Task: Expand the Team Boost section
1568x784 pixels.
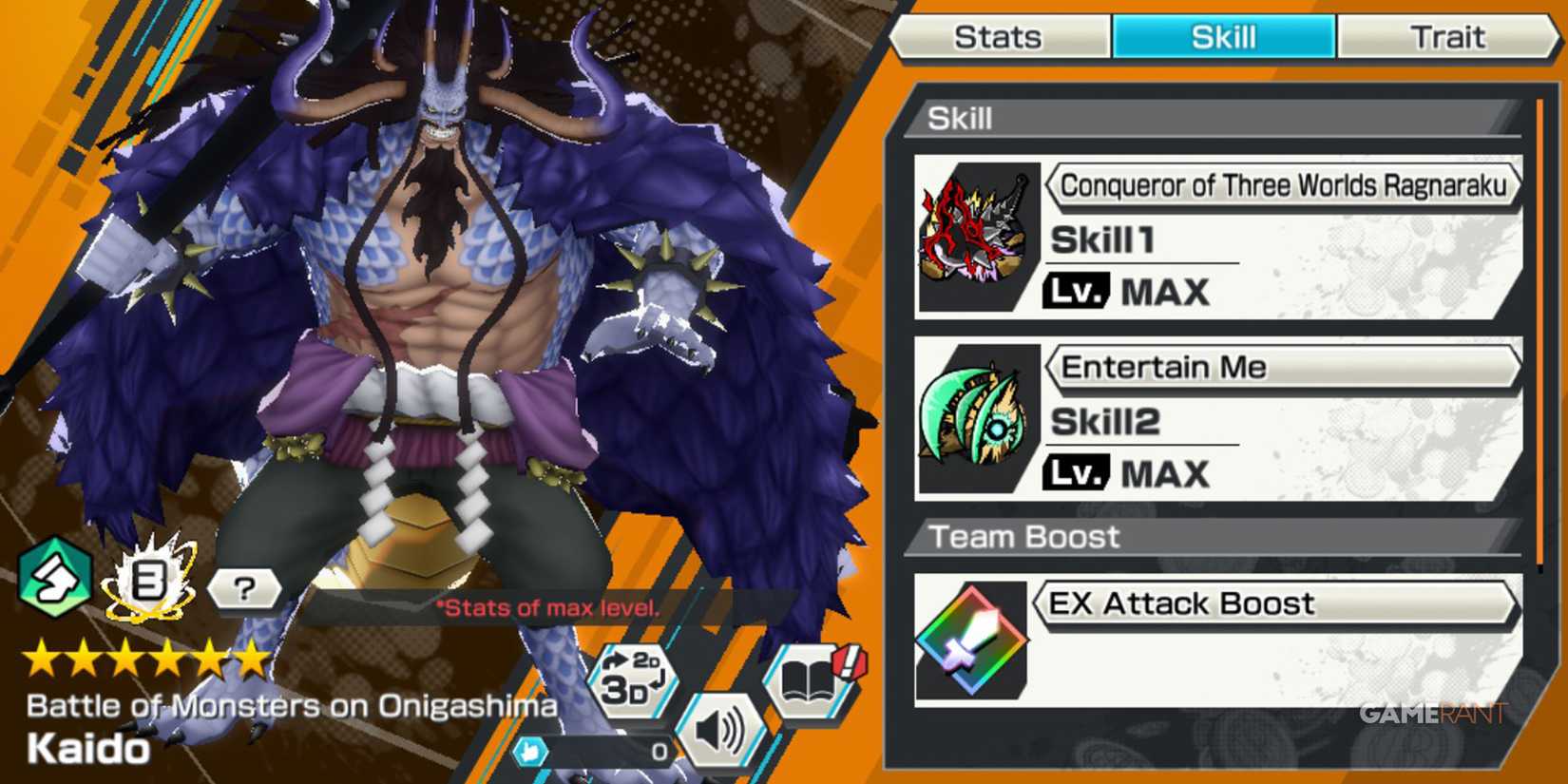Action: (1024, 536)
